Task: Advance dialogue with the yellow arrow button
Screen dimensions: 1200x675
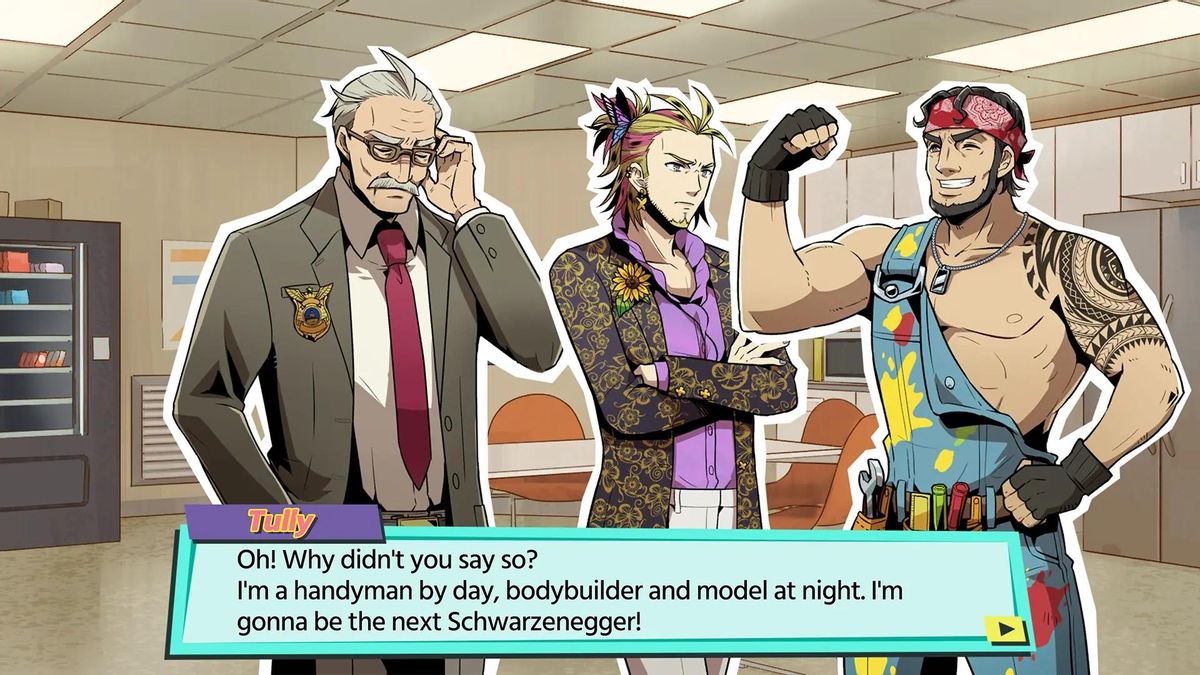Action: (x=1005, y=629)
